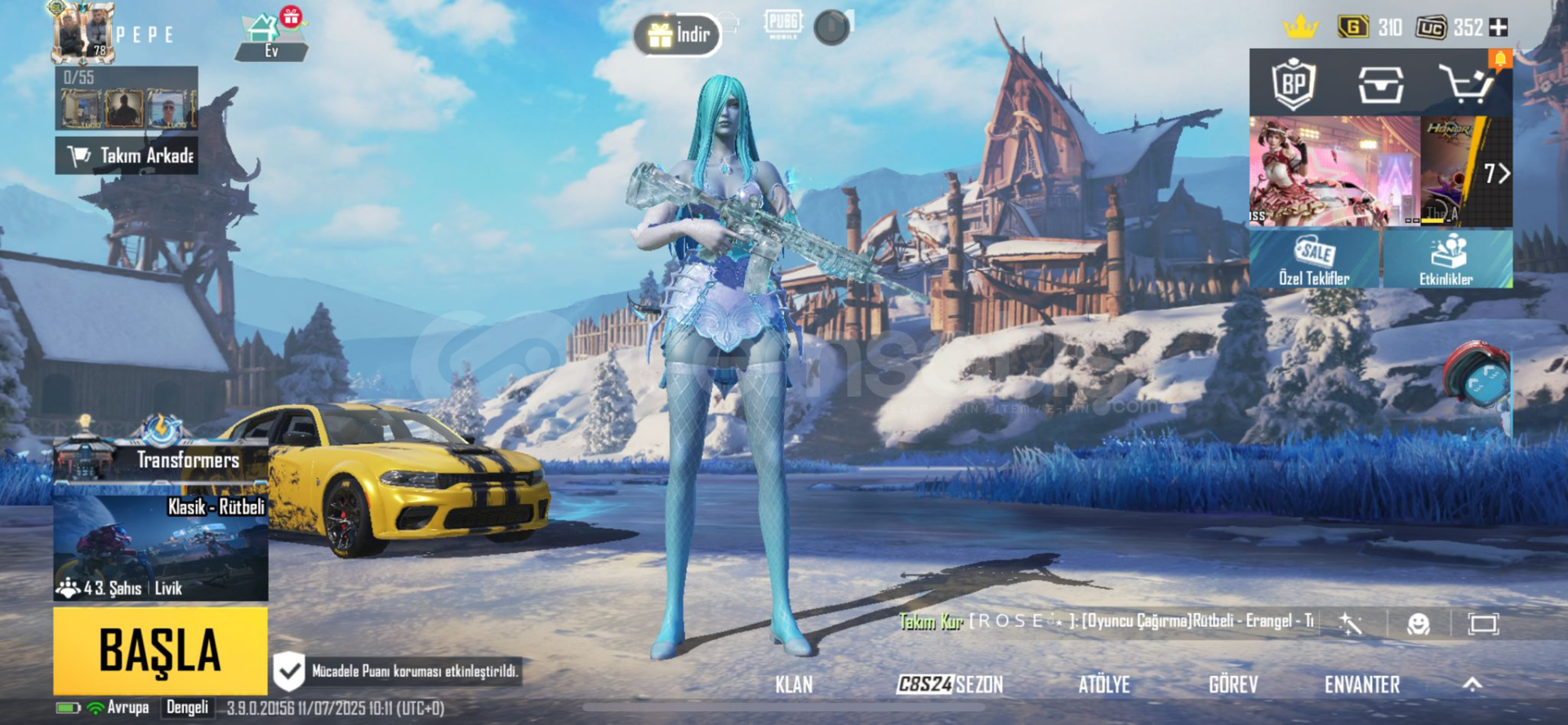Open the crate chest icon
The height and width of the screenshot is (725, 1568).
(x=1380, y=83)
